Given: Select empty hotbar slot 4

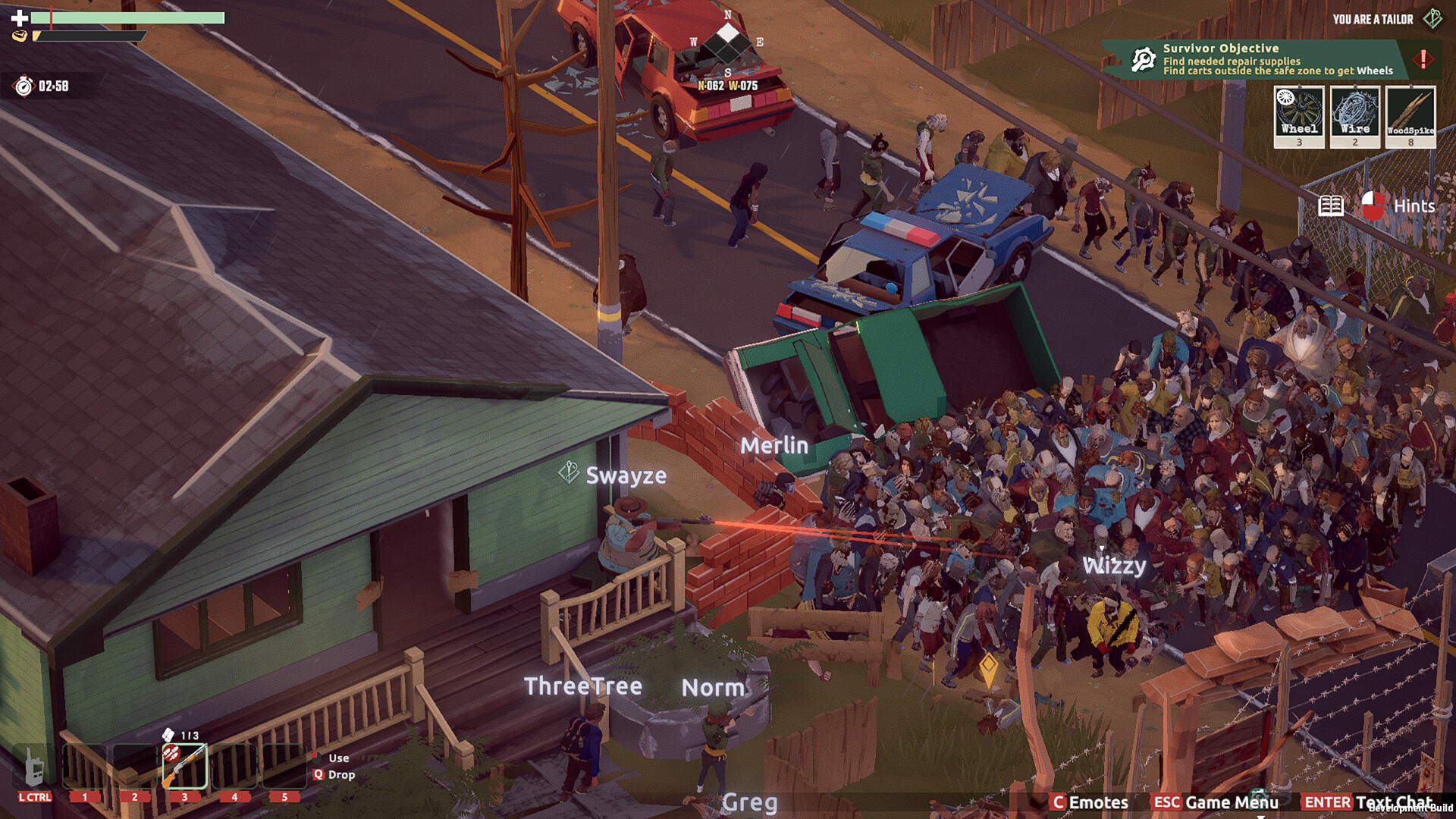Looking at the screenshot, I should [234, 764].
